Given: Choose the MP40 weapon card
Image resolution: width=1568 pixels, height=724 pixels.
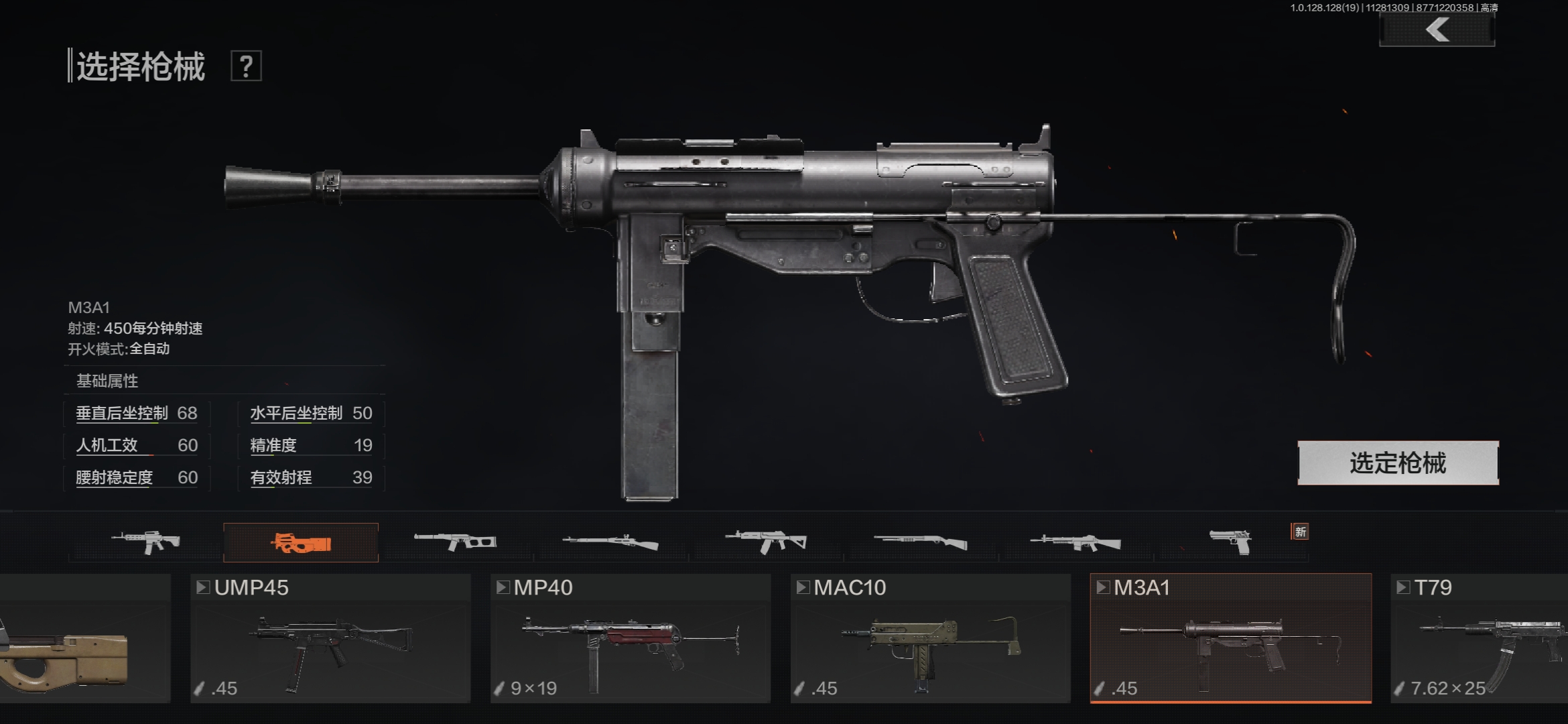Looking at the screenshot, I should [x=631, y=638].
